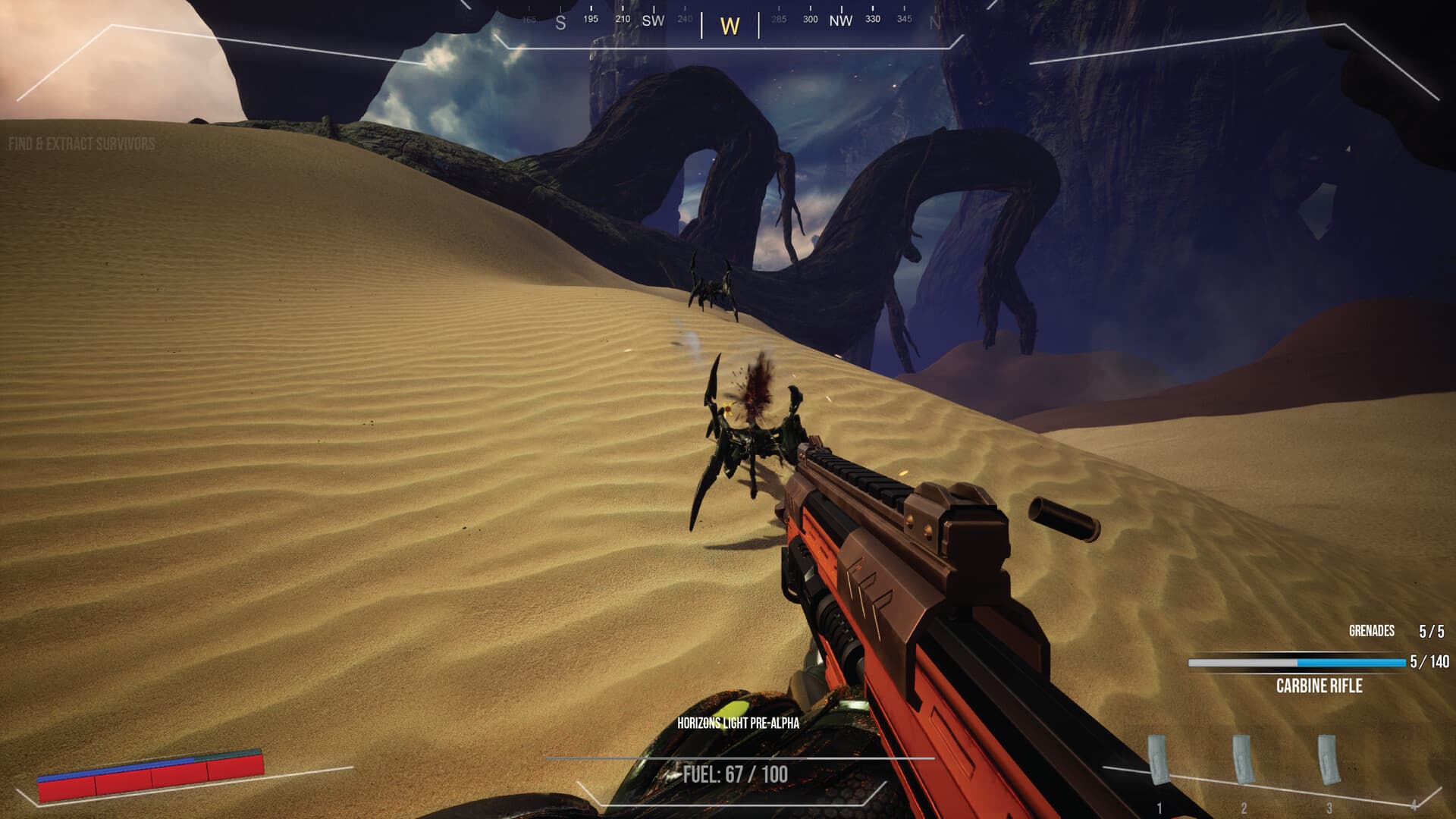The height and width of the screenshot is (819, 1456).
Task: Select the HORIZONS LIGHT PRE-ALPHA label
Action: (739, 724)
